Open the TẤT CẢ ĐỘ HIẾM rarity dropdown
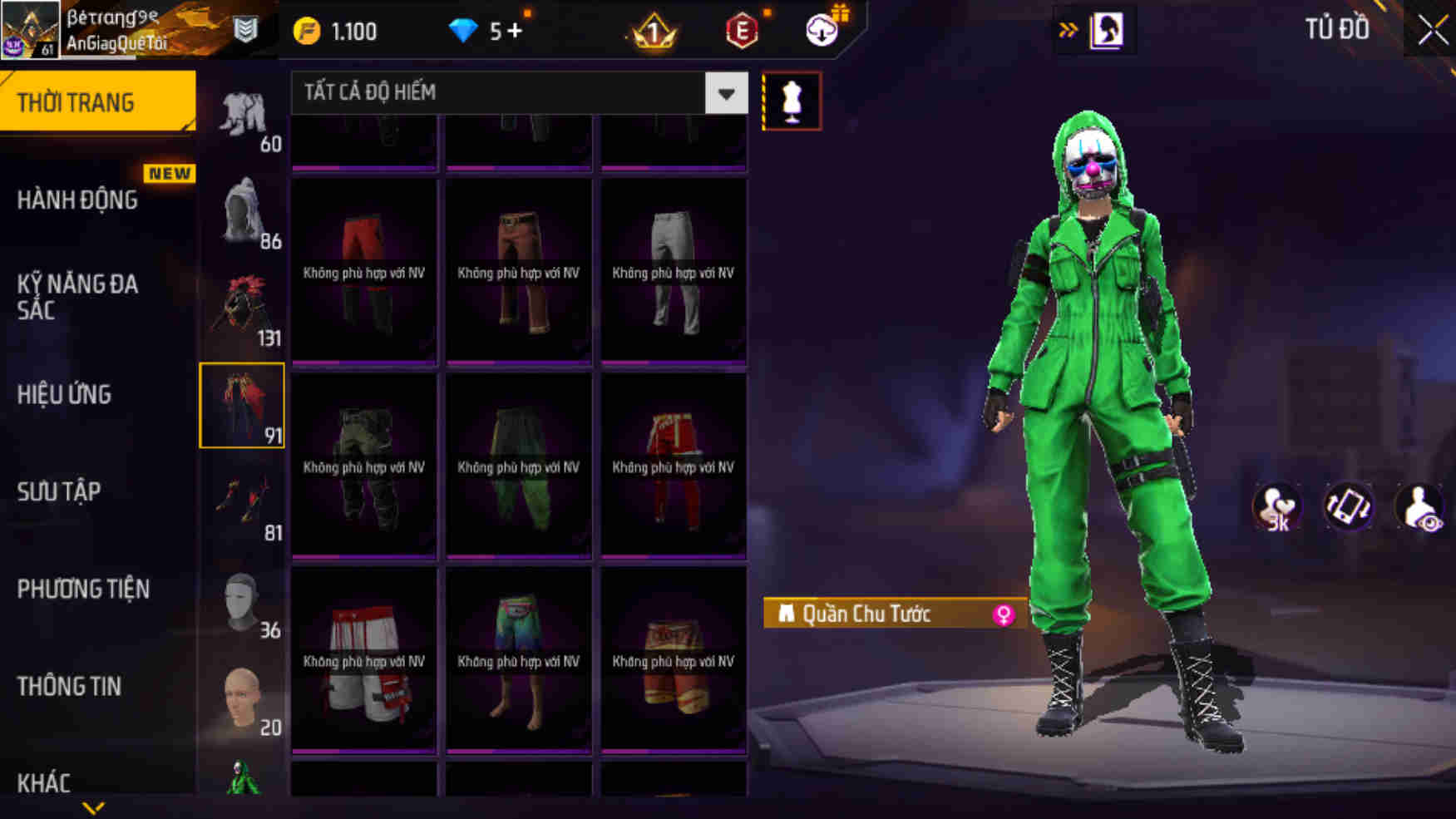 point(516,93)
